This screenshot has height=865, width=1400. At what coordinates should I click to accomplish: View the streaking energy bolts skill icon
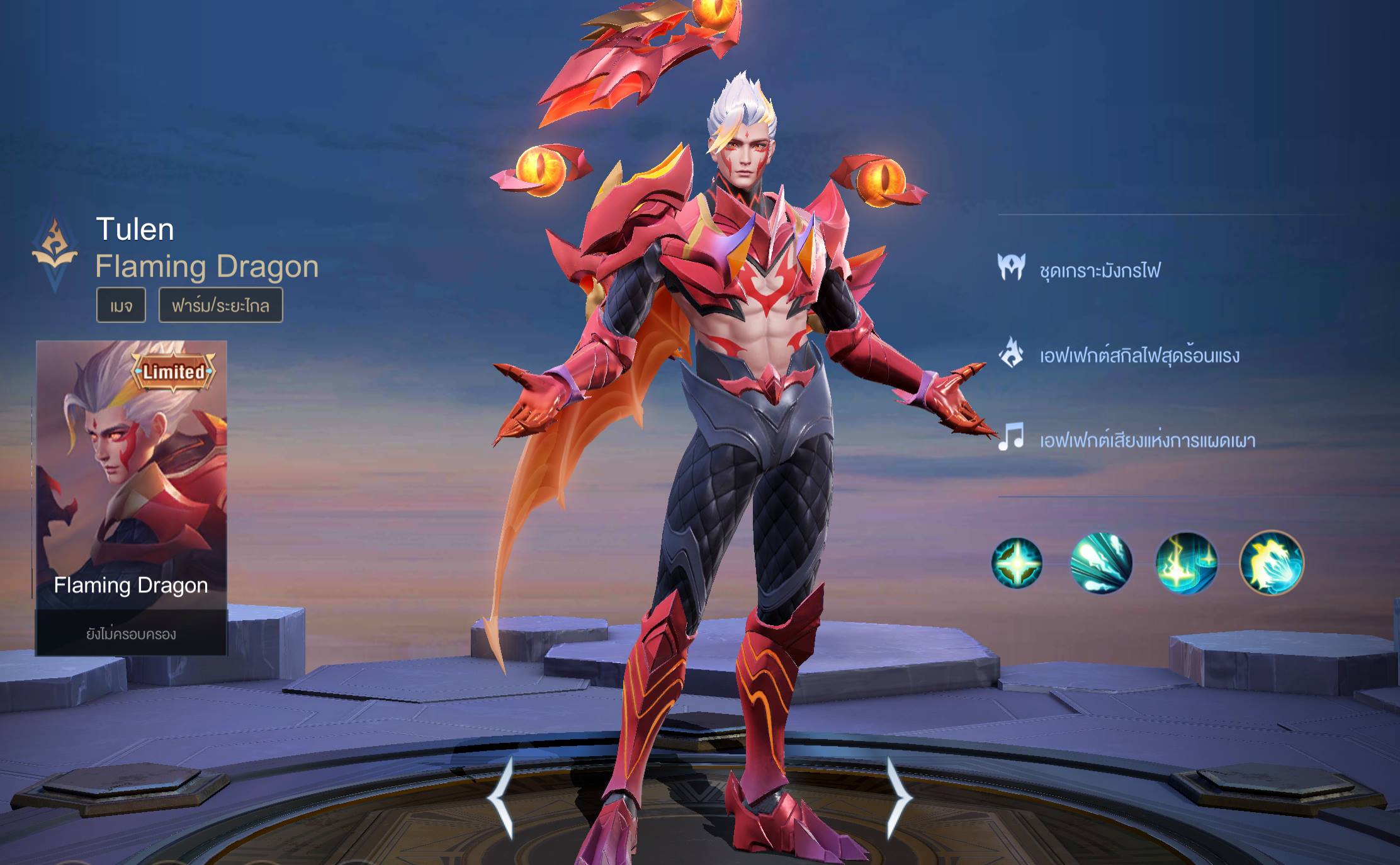click(1101, 563)
